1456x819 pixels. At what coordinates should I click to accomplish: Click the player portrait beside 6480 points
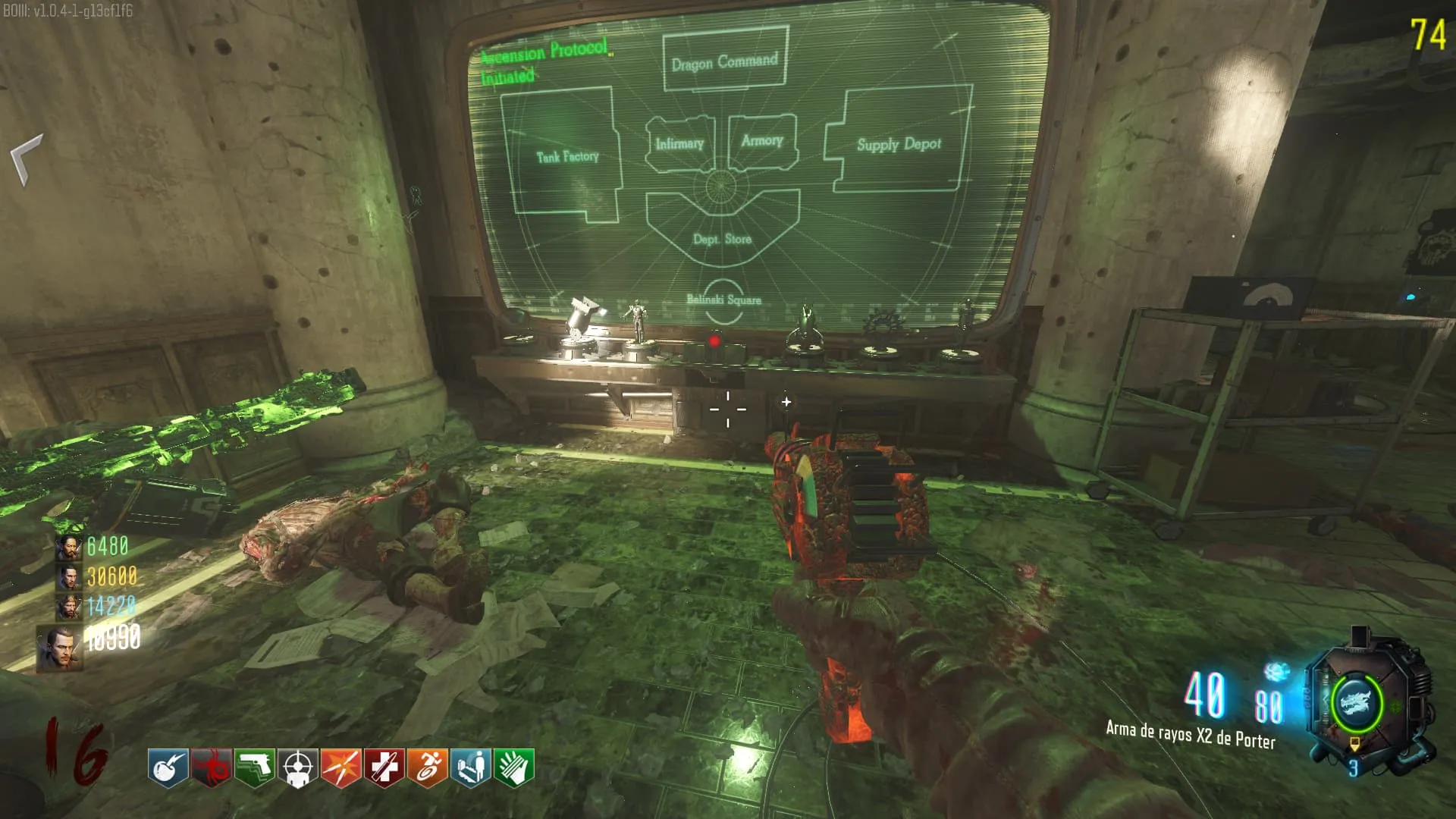tap(68, 548)
